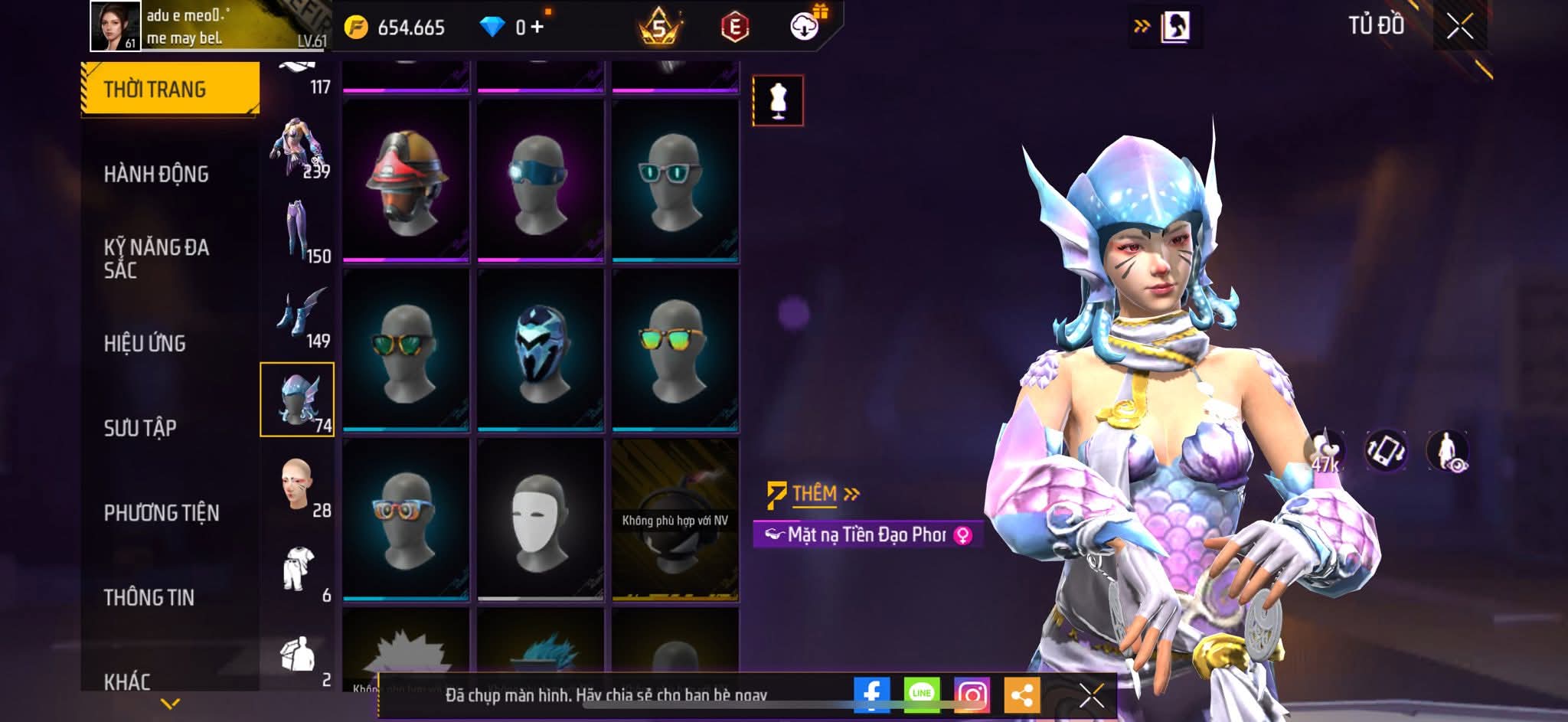This screenshot has width=1568, height=722.
Task: Choose the pants category with 150 items
Action: pyautogui.click(x=298, y=231)
